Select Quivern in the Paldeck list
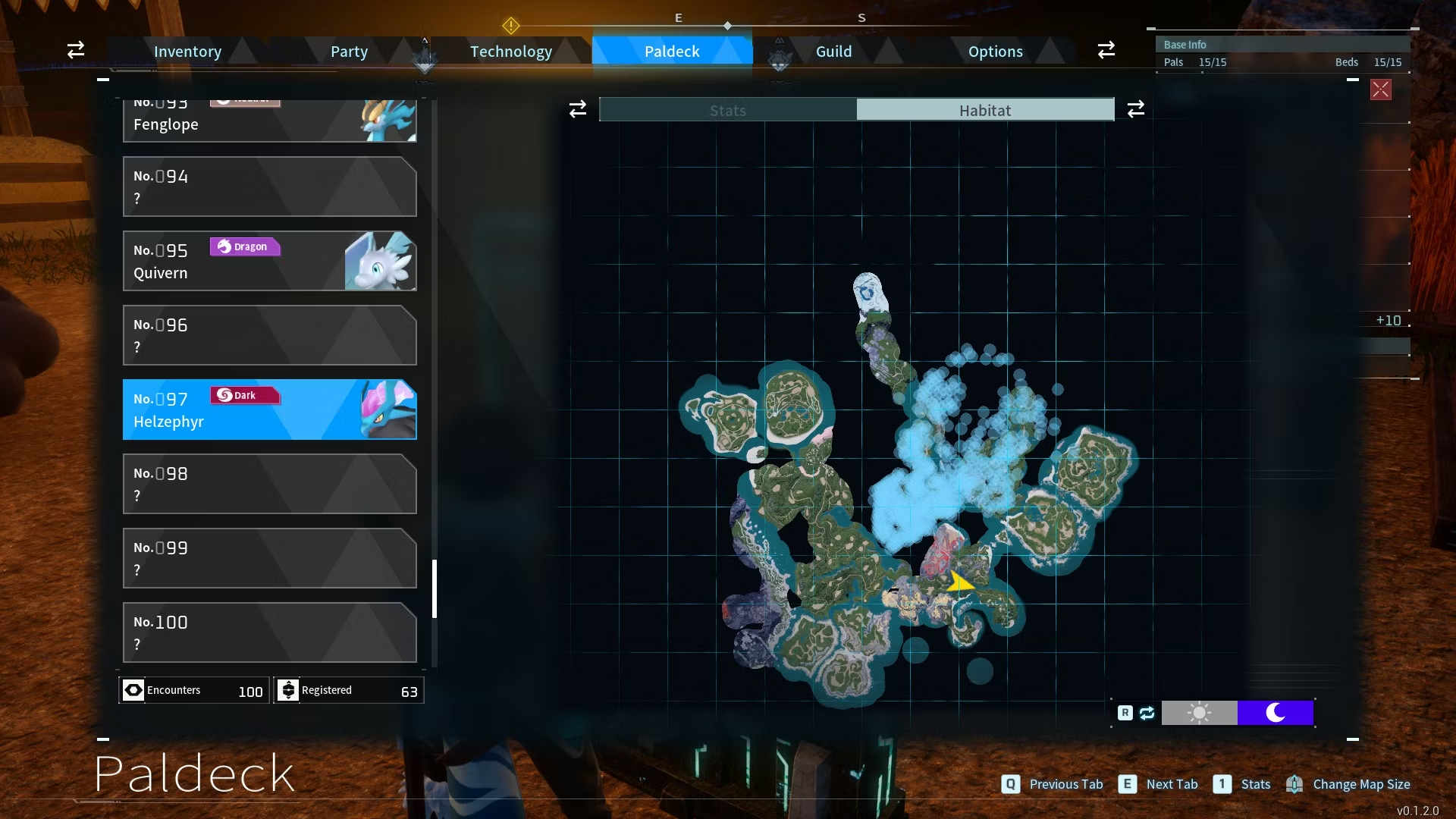1456x819 pixels. click(x=269, y=261)
